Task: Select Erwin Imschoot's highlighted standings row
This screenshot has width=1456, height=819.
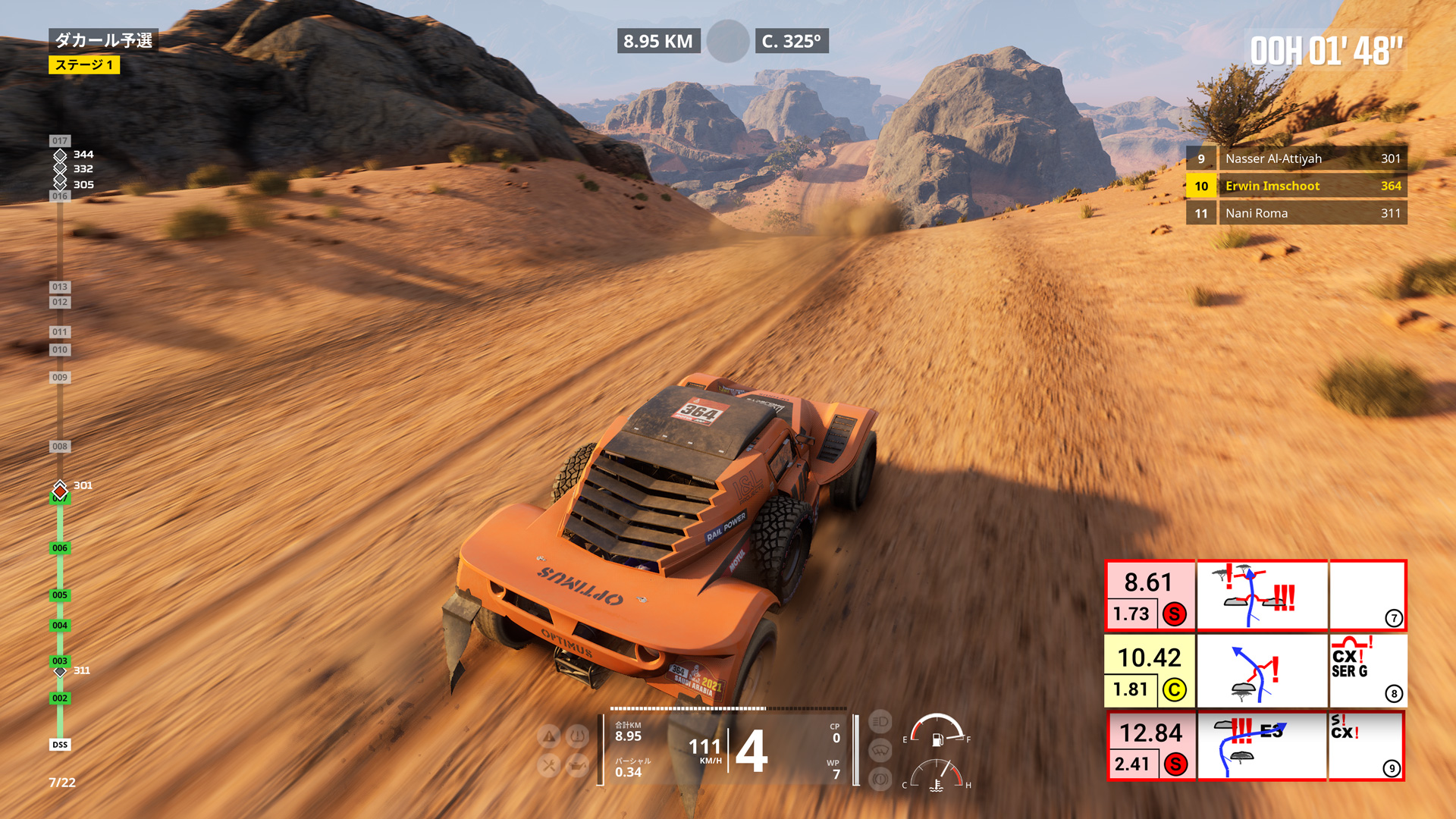Action: [1296, 186]
